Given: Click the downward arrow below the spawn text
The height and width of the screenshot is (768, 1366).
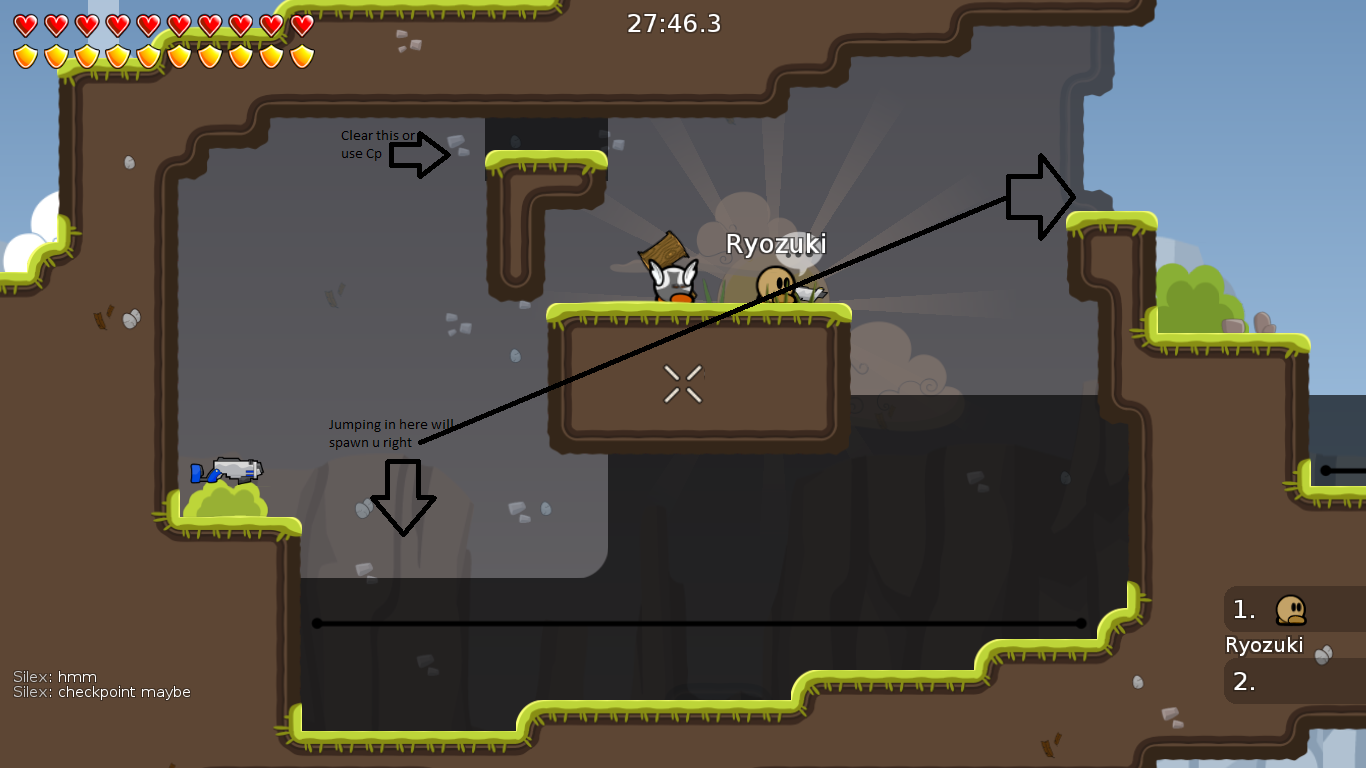Looking at the screenshot, I should [404, 497].
